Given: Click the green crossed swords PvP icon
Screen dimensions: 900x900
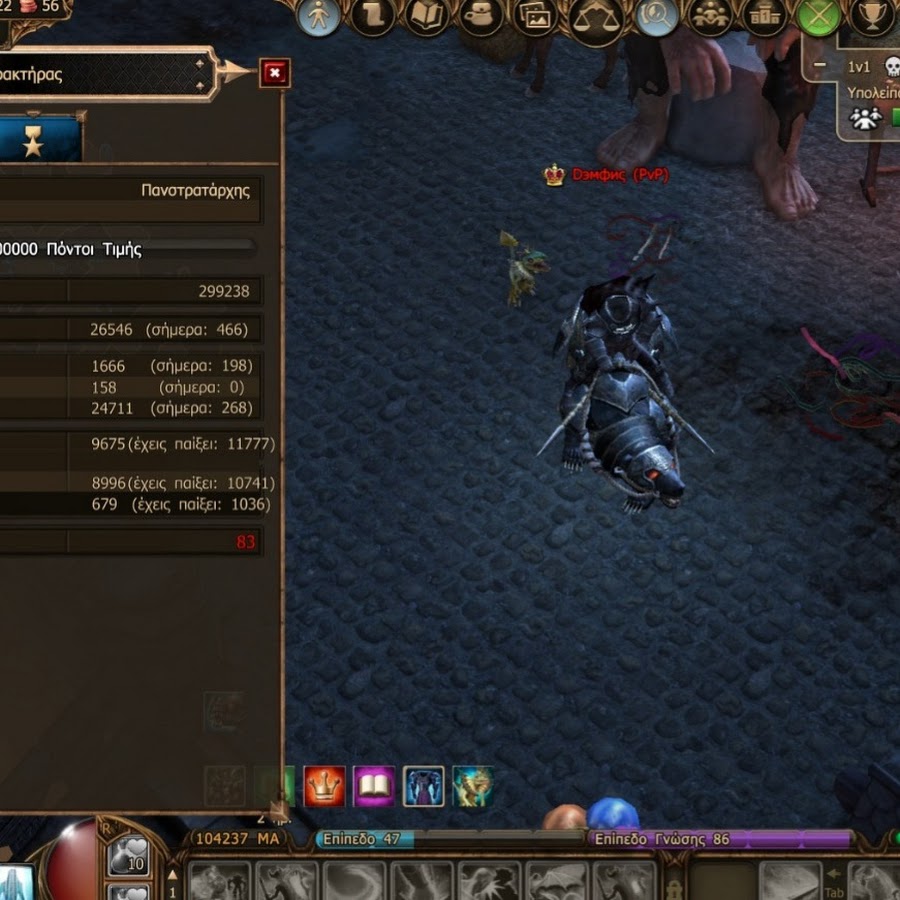Looking at the screenshot, I should 819,17.
